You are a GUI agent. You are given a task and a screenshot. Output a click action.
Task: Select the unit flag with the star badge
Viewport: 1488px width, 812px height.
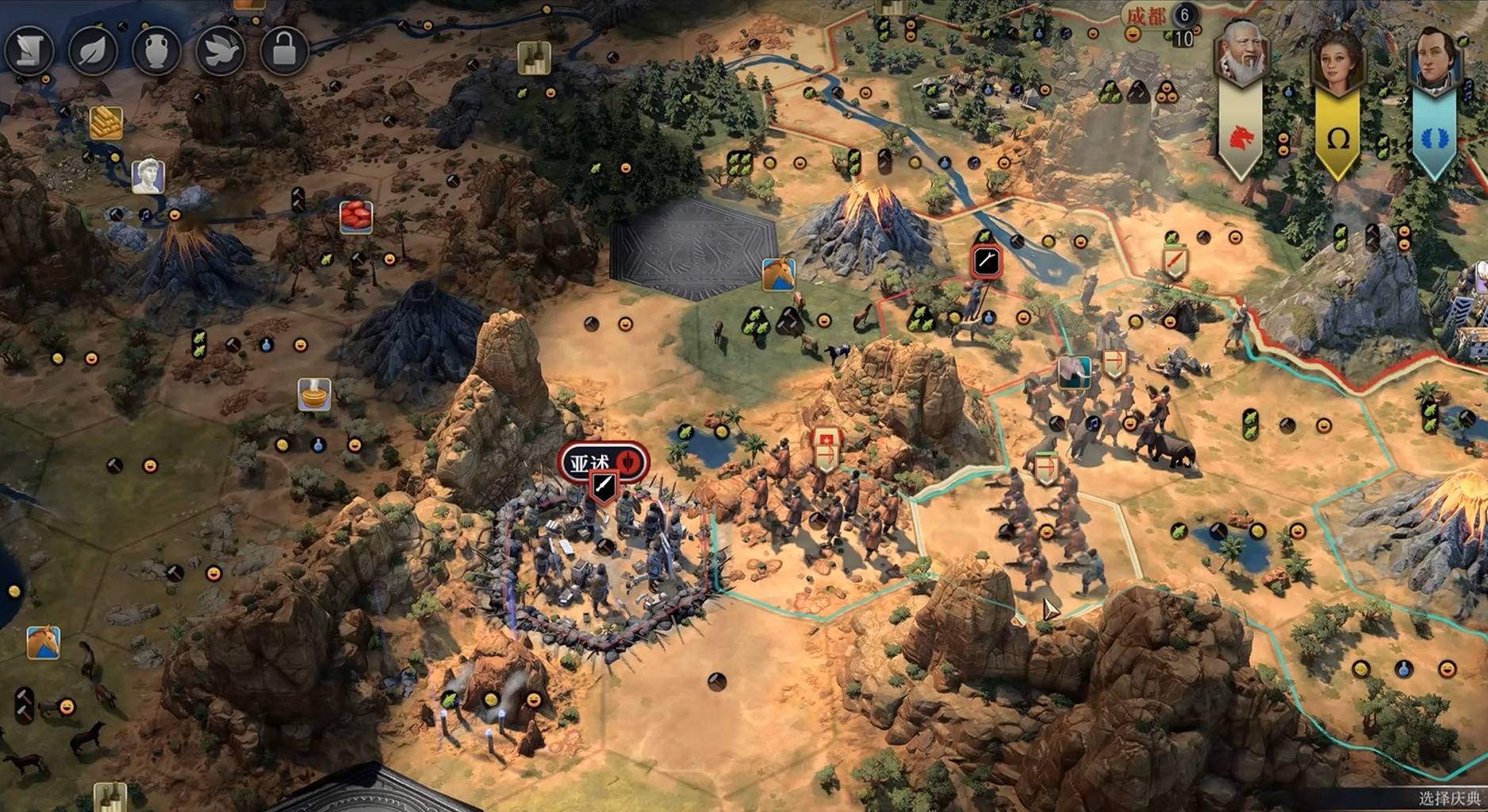[x=825, y=450]
